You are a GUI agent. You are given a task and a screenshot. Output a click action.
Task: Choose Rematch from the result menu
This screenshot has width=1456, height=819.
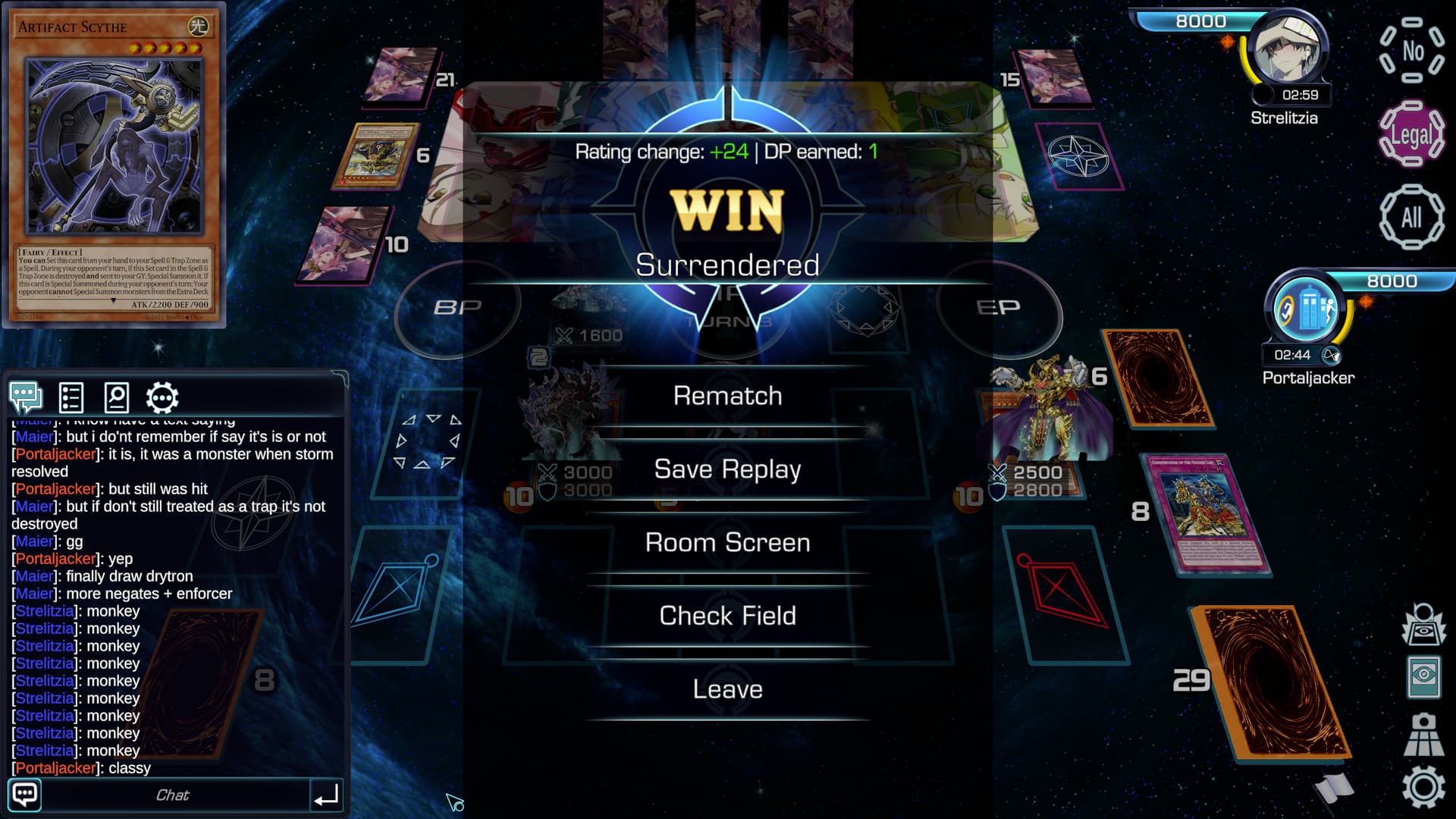pyautogui.click(x=727, y=396)
